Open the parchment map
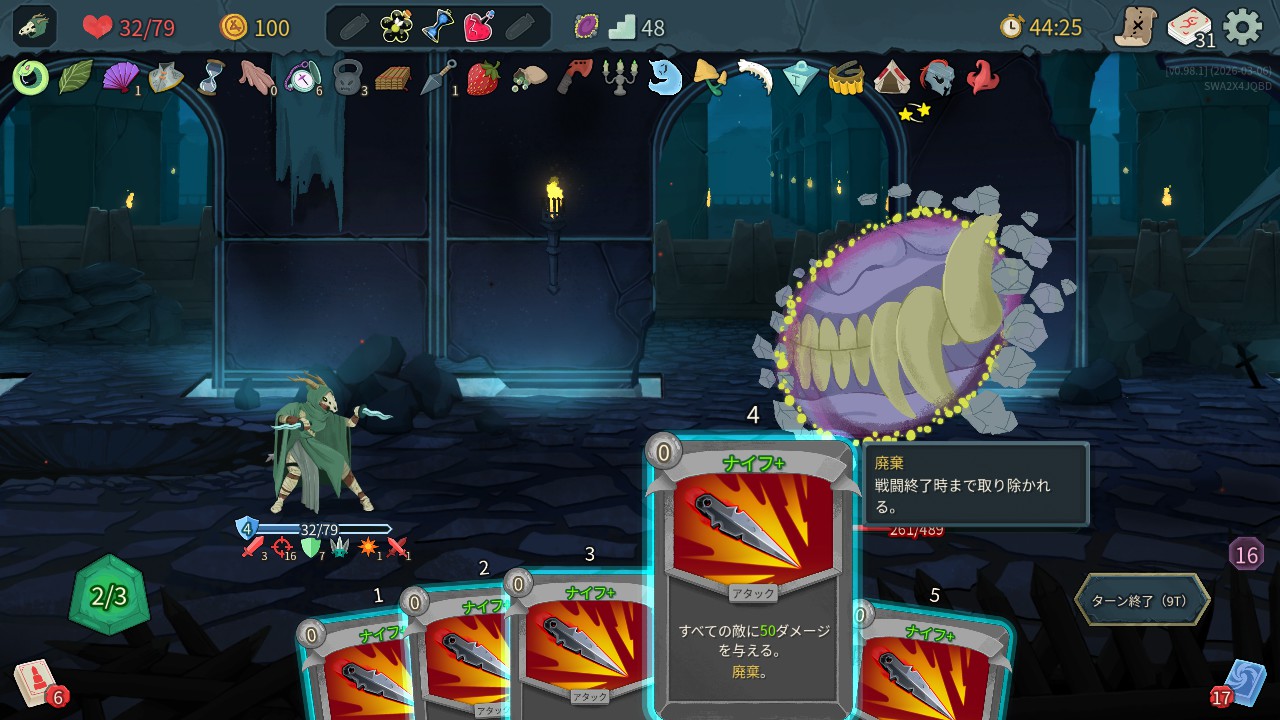This screenshot has height=720, width=1280. point(1136,27)
